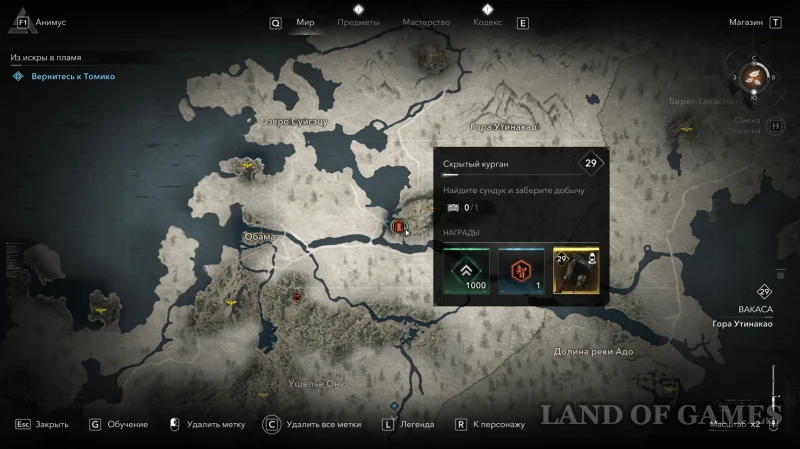This screenshot has width=800, height=449.
Task: Select the red marker southeast of Обама
Action: point(296,296)
